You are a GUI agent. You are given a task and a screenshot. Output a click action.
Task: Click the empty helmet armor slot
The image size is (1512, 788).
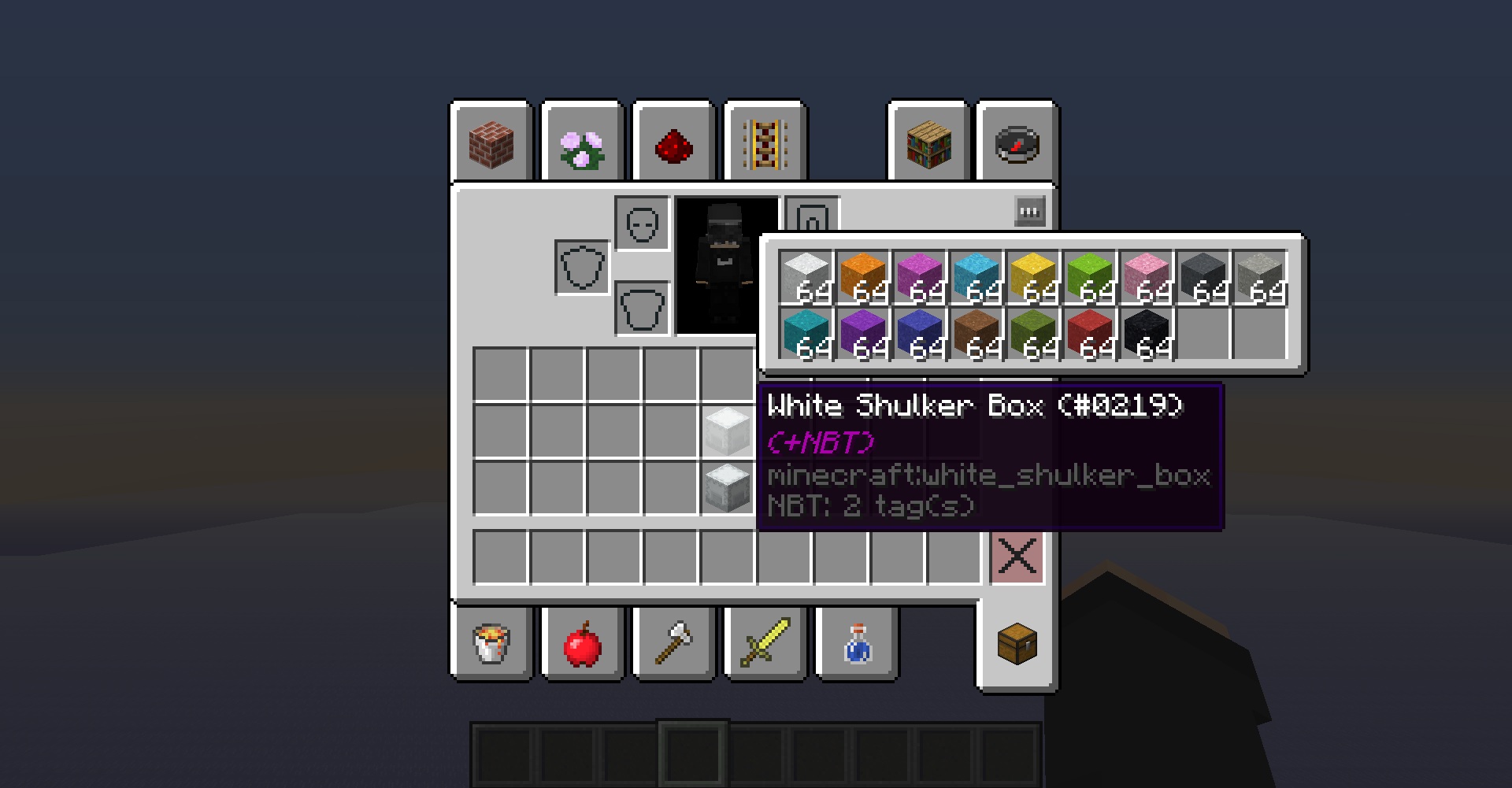pyautogui.click(x=643, y=223)
